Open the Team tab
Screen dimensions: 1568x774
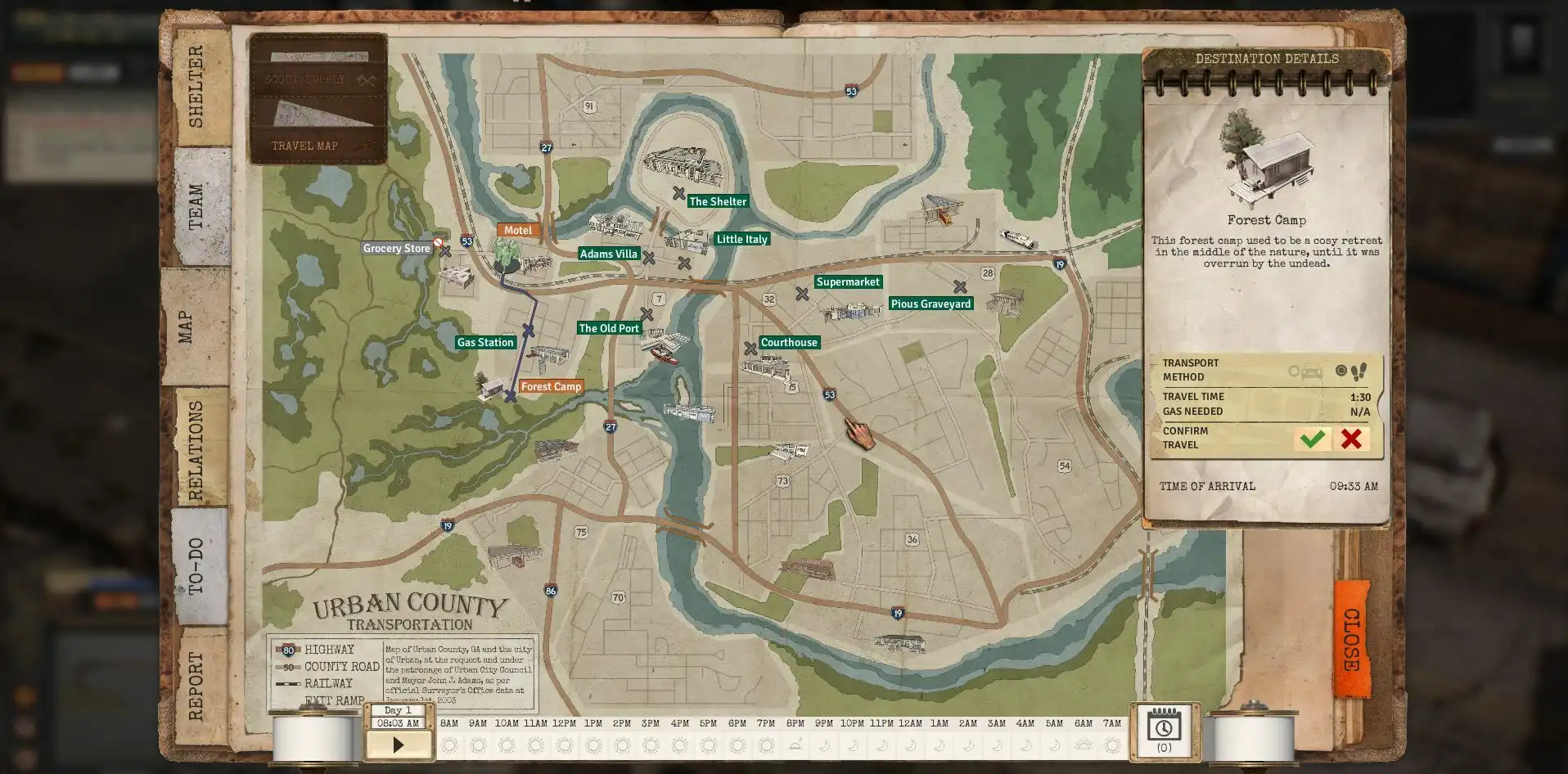[196, 206]
